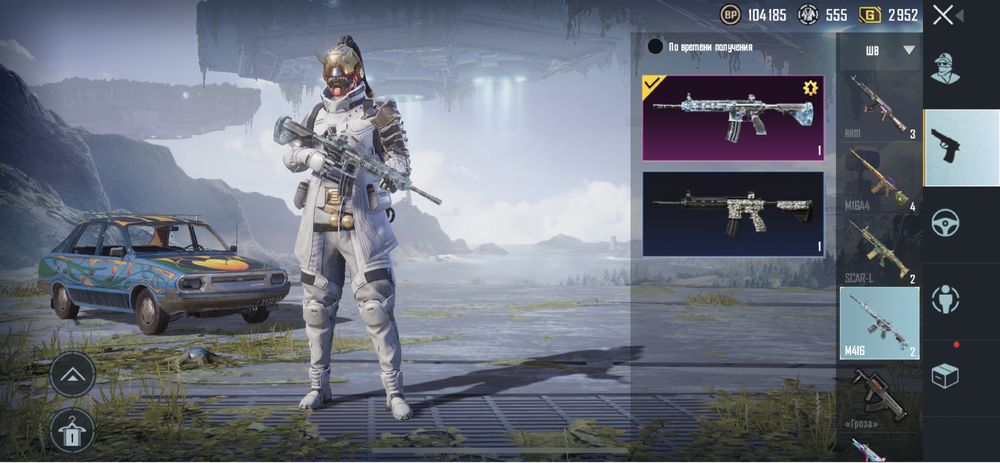1000x463 pixels.
Task: Select the equipped glacier M416 skin
Action: click(733, 117)
